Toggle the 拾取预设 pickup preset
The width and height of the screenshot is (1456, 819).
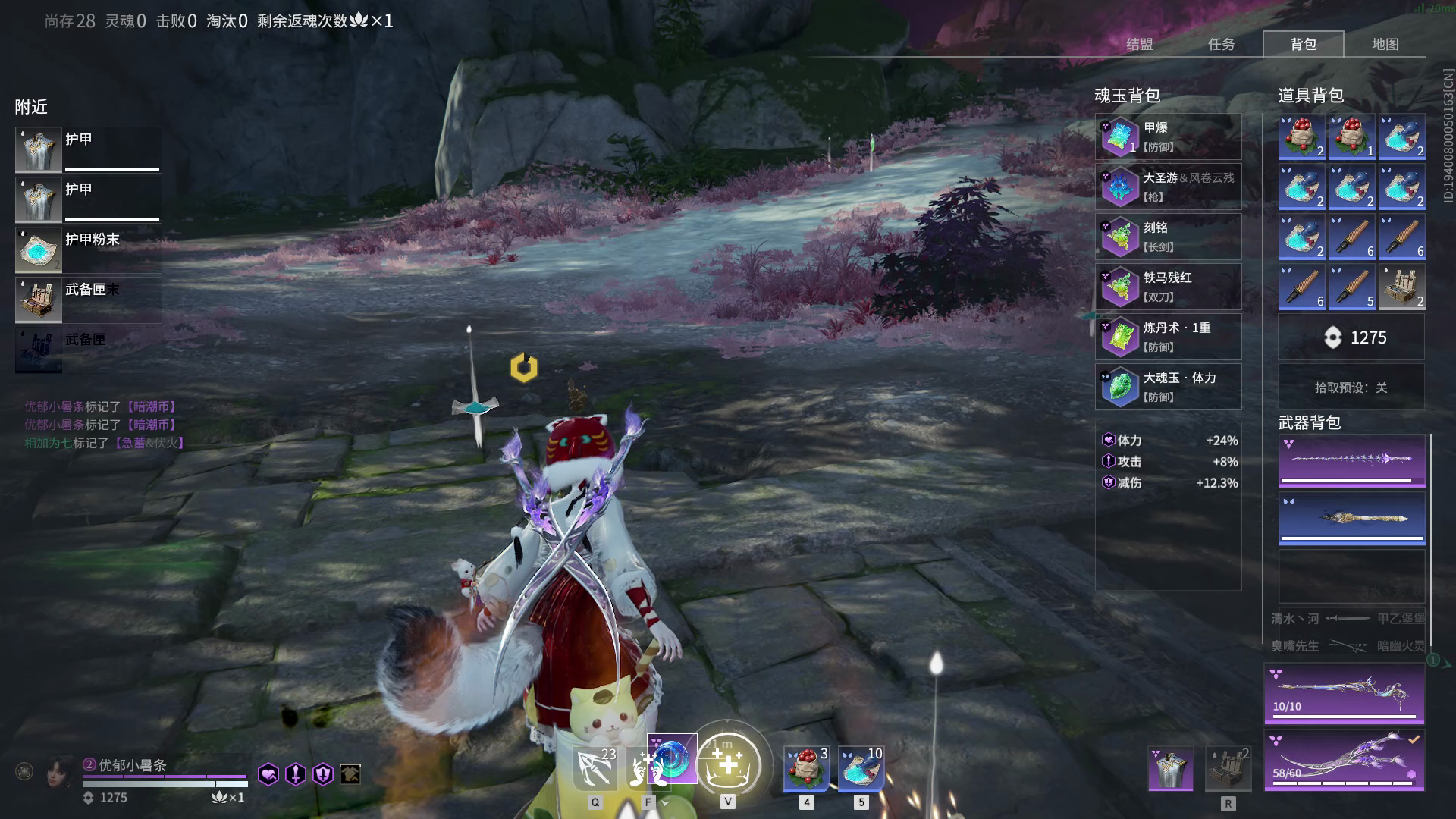(1351, 388)
